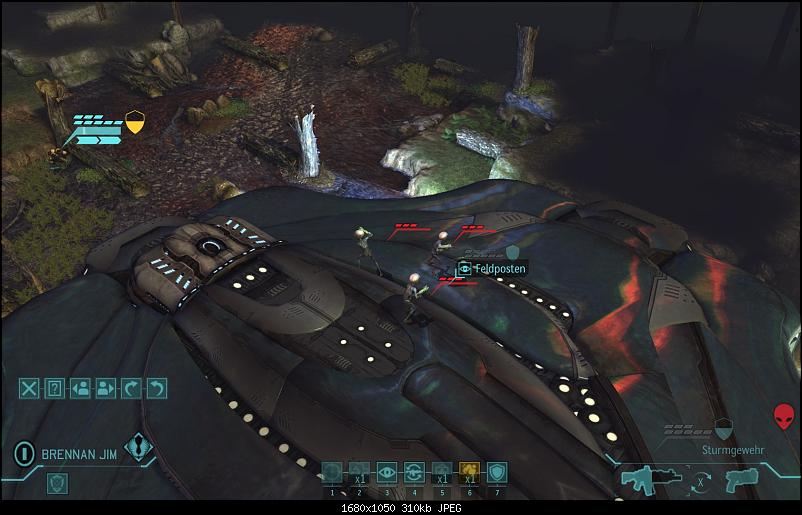Rotate camera with the counter-clockwise arrow button

click(156, 389)
